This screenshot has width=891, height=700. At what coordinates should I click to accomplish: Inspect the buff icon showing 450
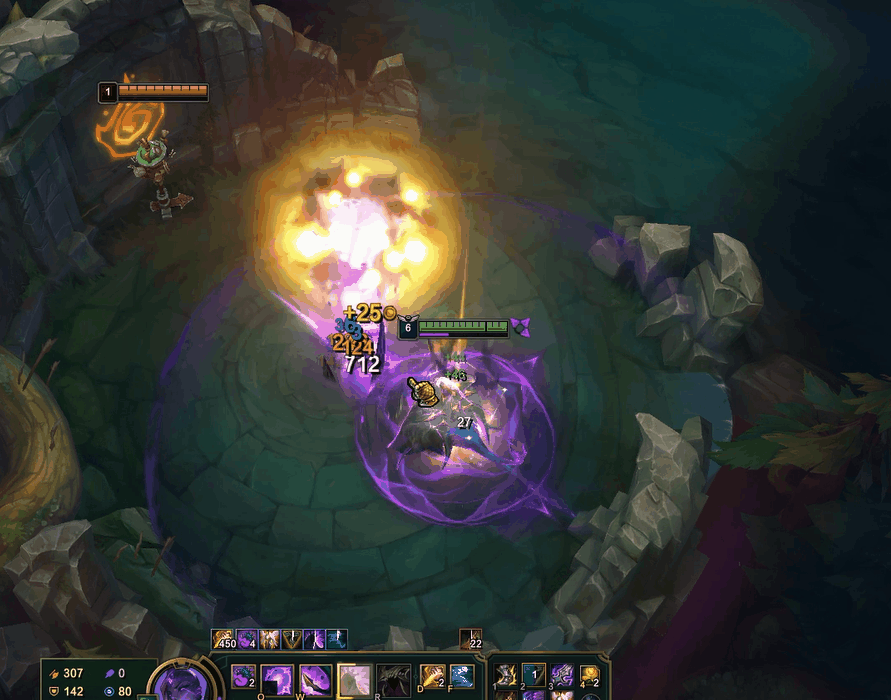[223, 638]
